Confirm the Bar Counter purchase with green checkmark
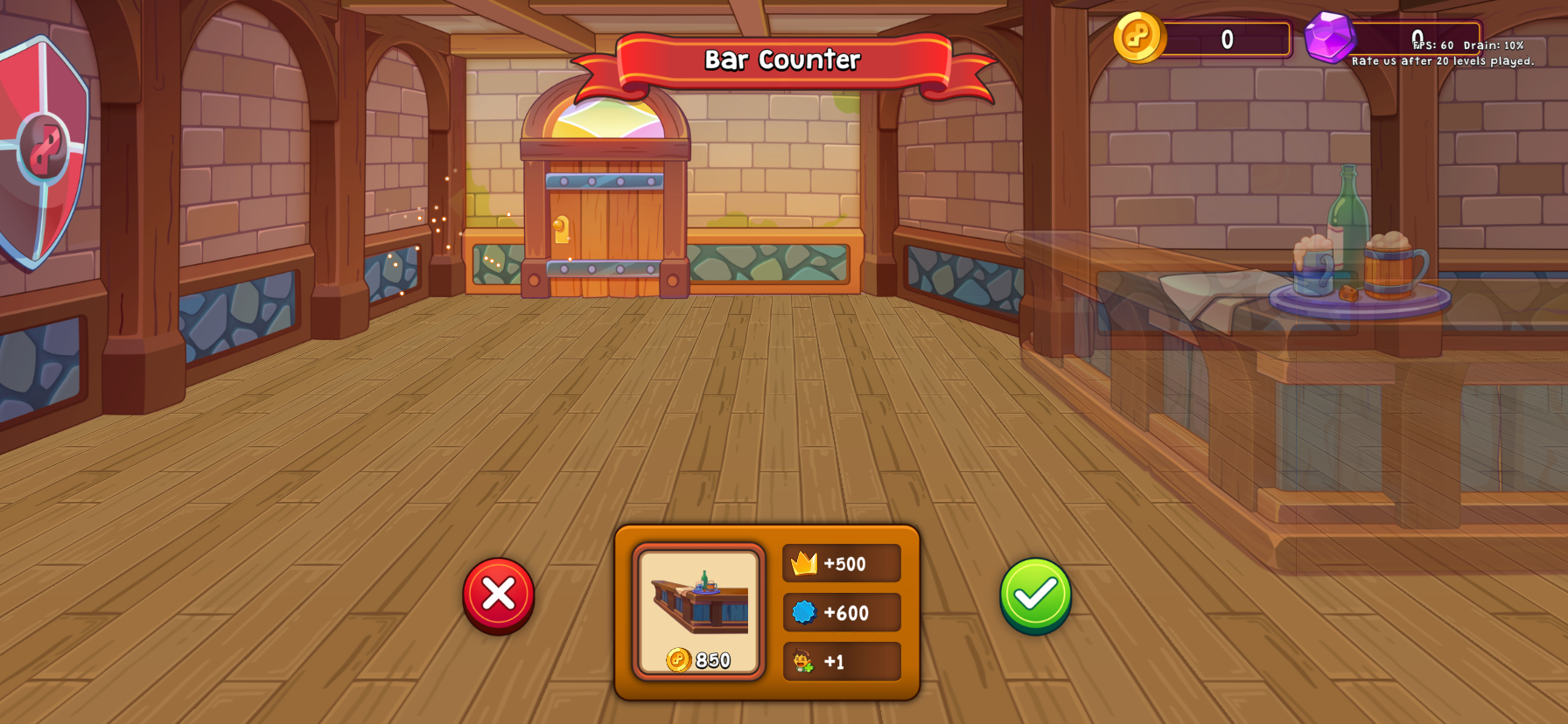This screenshot has width=1568, height=724. pyautogui.click(x=1035, y=595)
